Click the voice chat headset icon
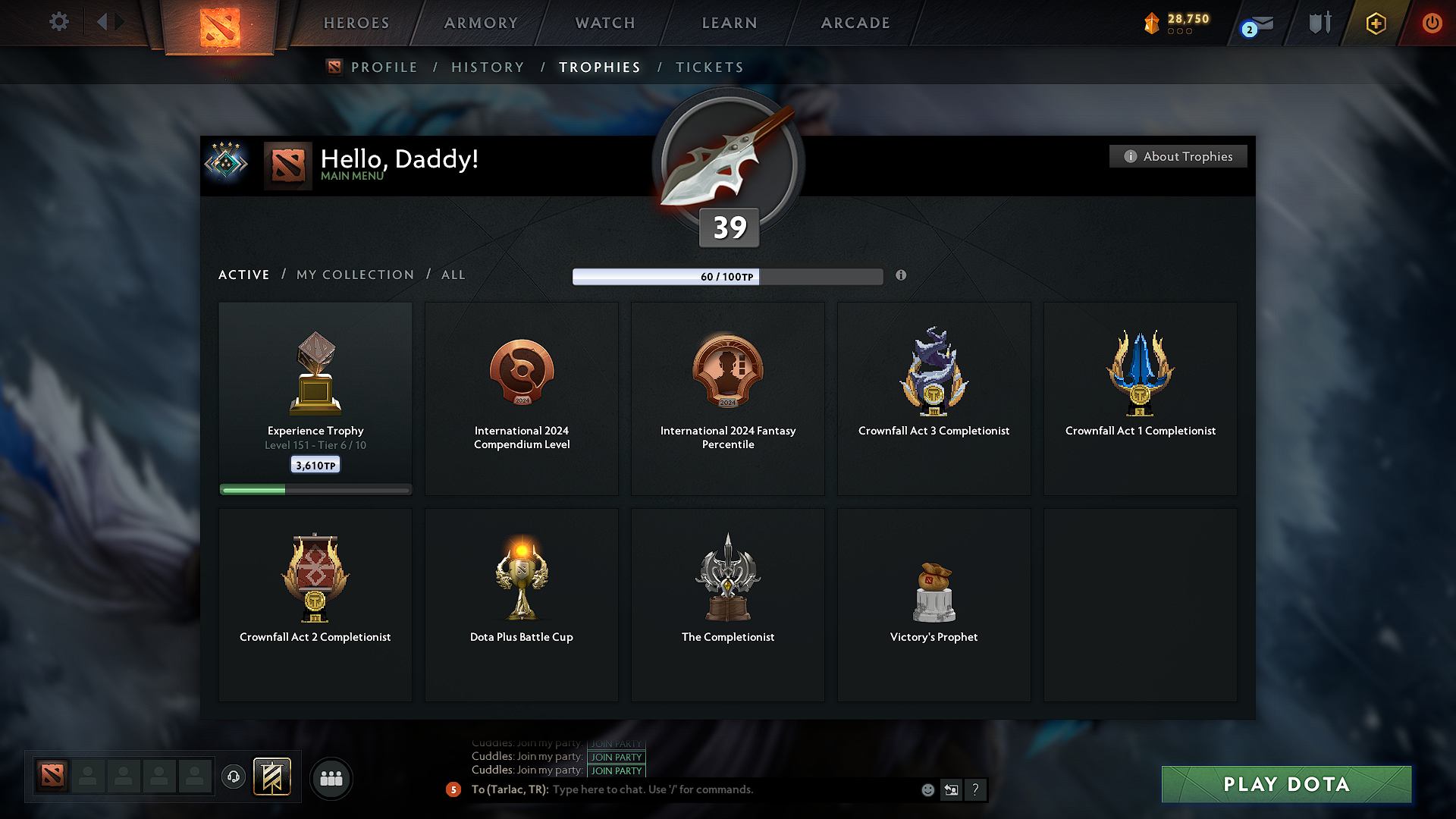Image resolution: width=1456 pixels, height=819 pixels. [233, 777]
